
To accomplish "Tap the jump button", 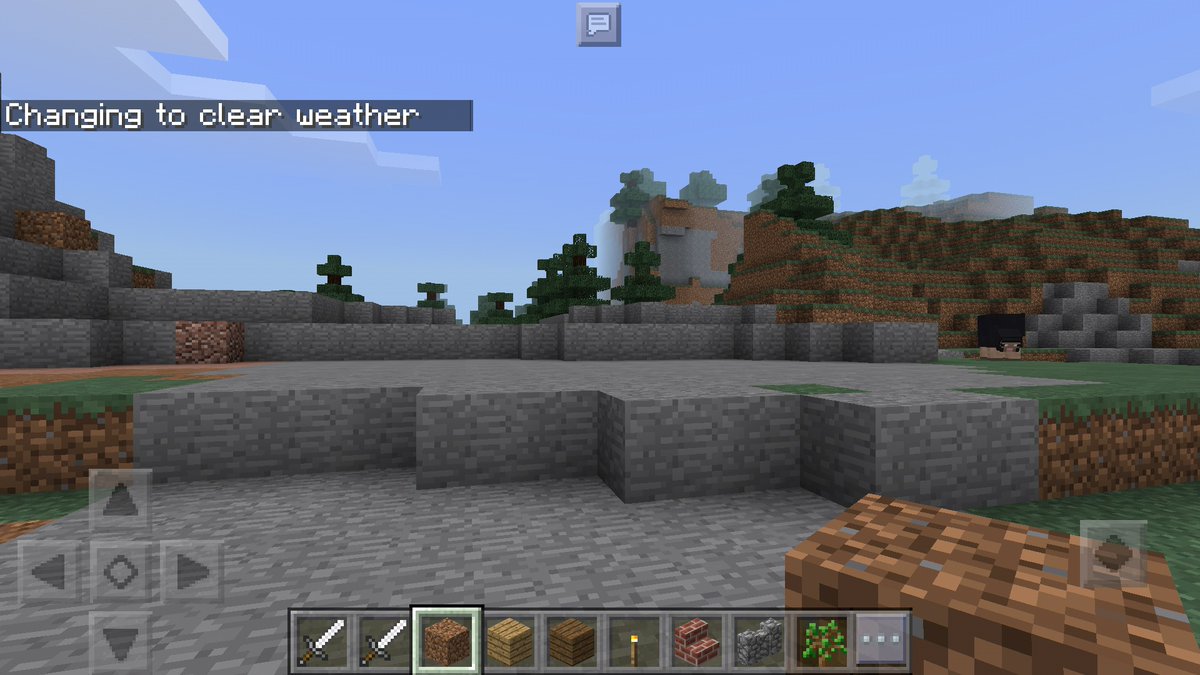I will [1113, 553].
